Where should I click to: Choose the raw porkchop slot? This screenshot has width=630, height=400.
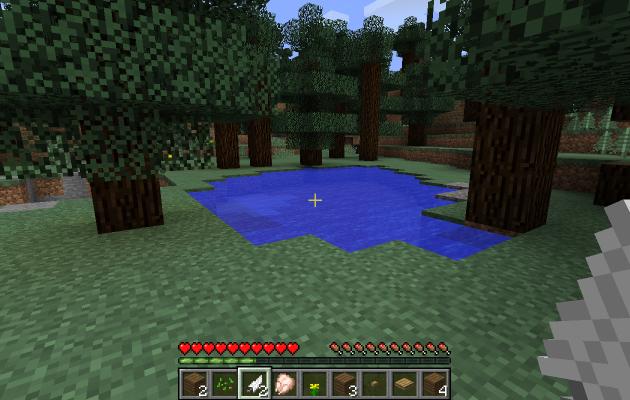pyautogui.click(x=285, y=383)
